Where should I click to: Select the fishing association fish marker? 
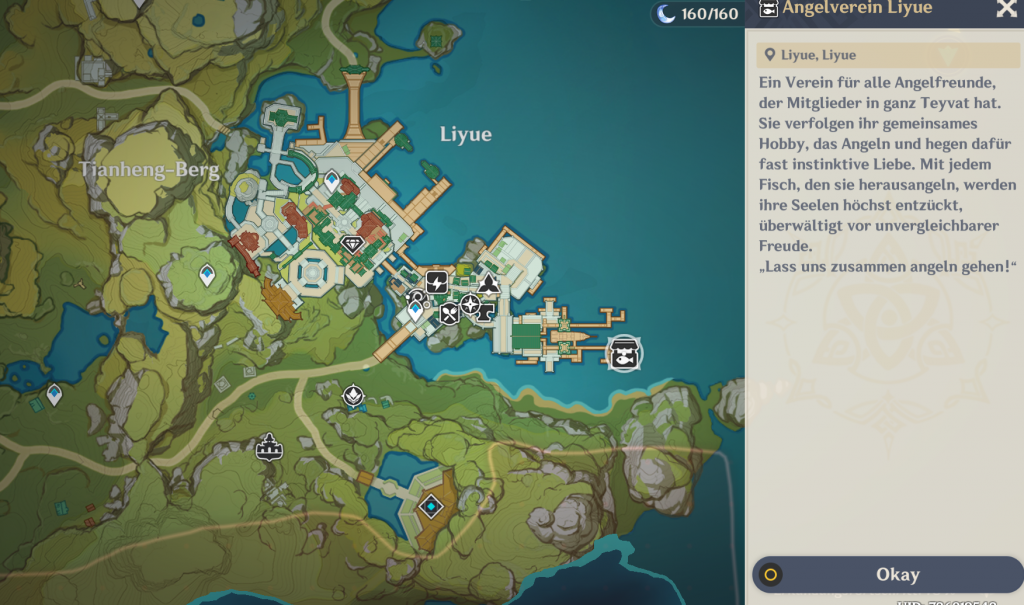click(x=625, y=352)
